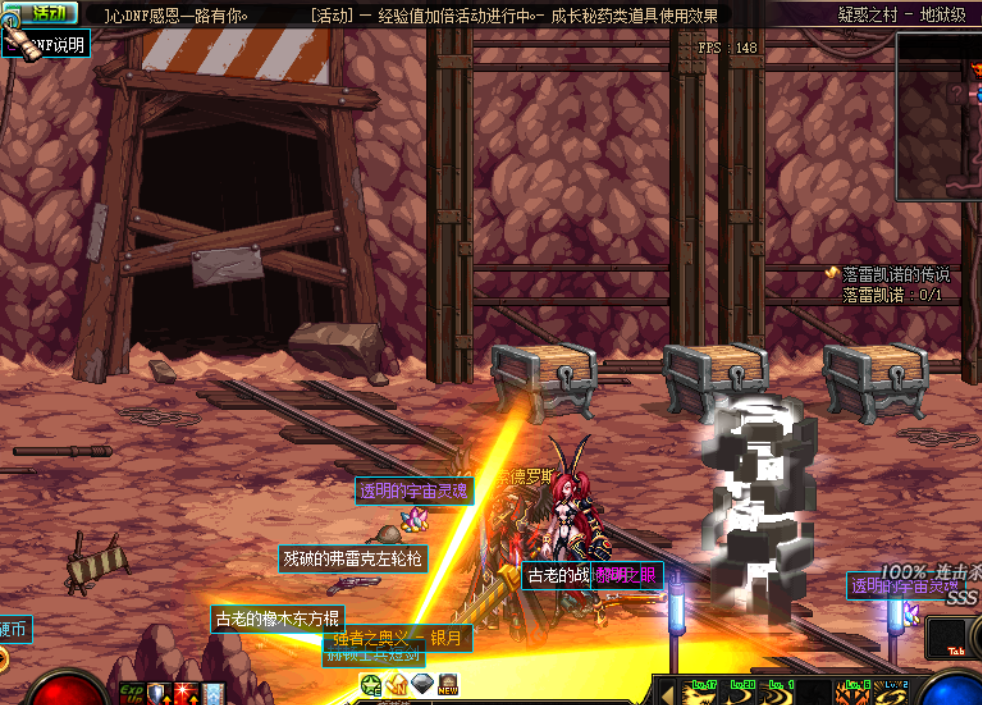Select the 残破的弗雷克左轮枪 item label

(x=352, y=558)
